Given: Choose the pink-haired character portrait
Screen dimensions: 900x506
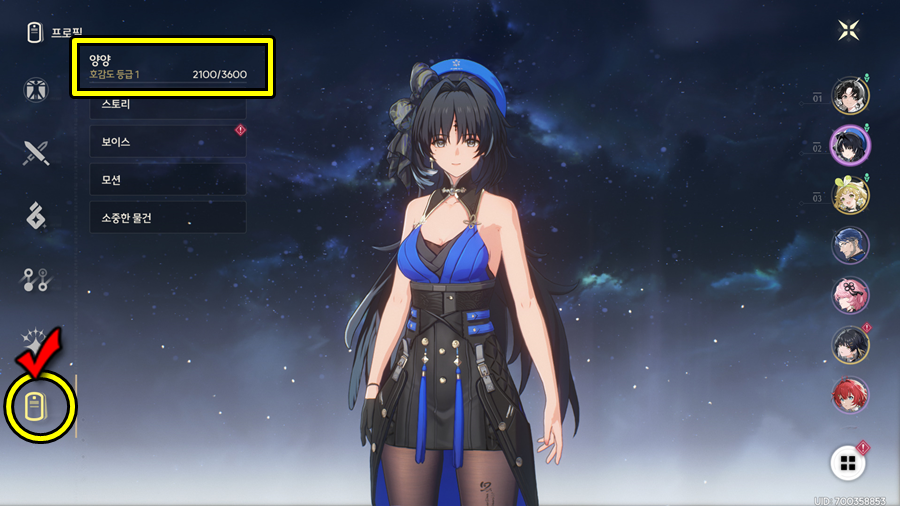Looking at the screenshot, I should pyautogui.click(x=851, y=295).
